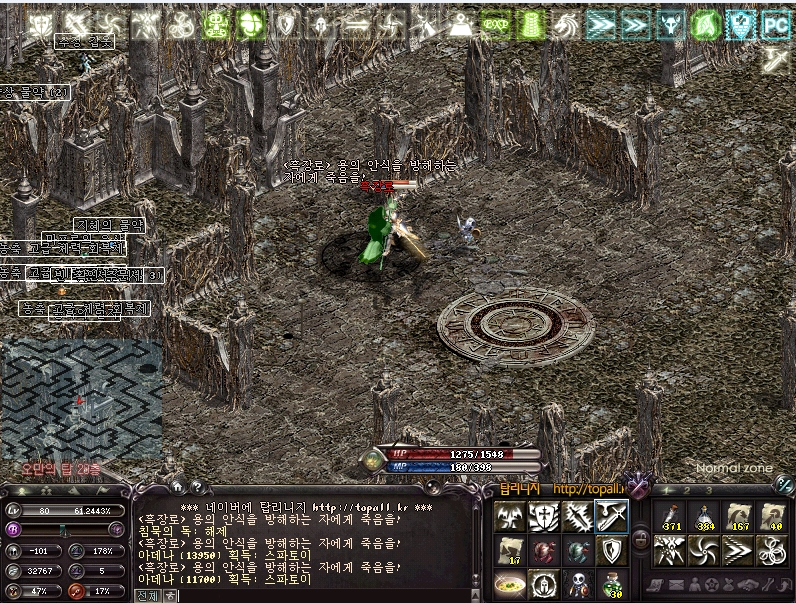Select the red orb hotbar slot
The image size is (796, 603).
pyautogui.click(x=543, y=550)
